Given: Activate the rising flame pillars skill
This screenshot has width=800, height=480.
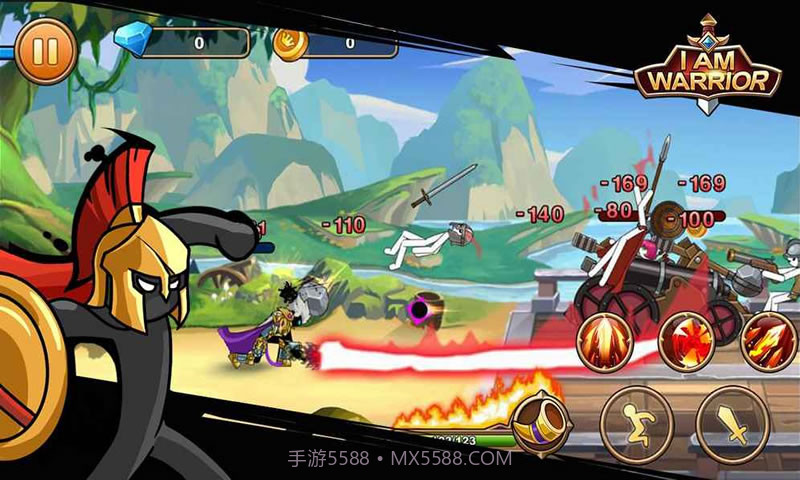Looking at the screenshot, I should (x=606, y=342).
